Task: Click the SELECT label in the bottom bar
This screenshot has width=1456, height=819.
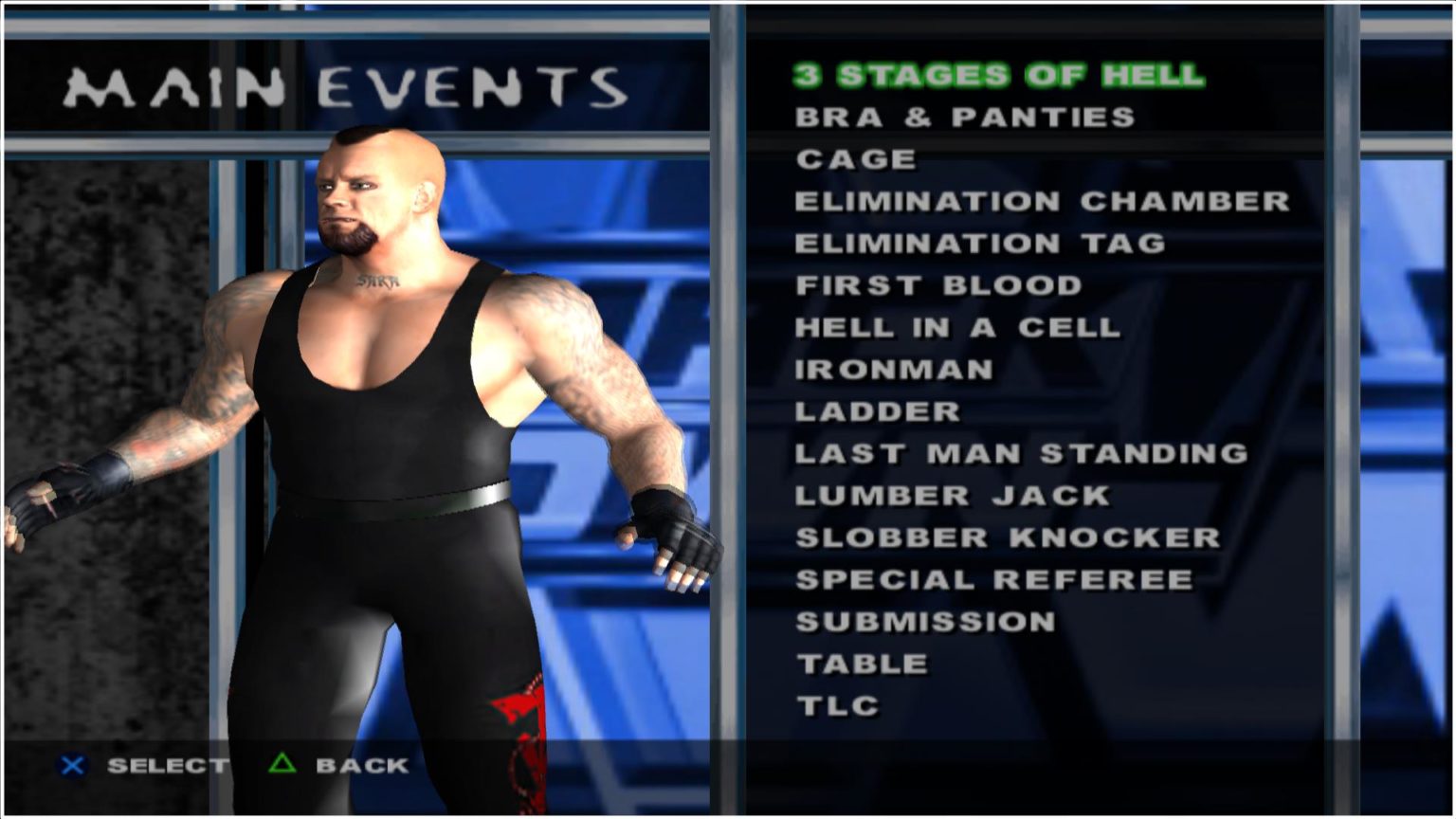Action: [x=167, y=766]
